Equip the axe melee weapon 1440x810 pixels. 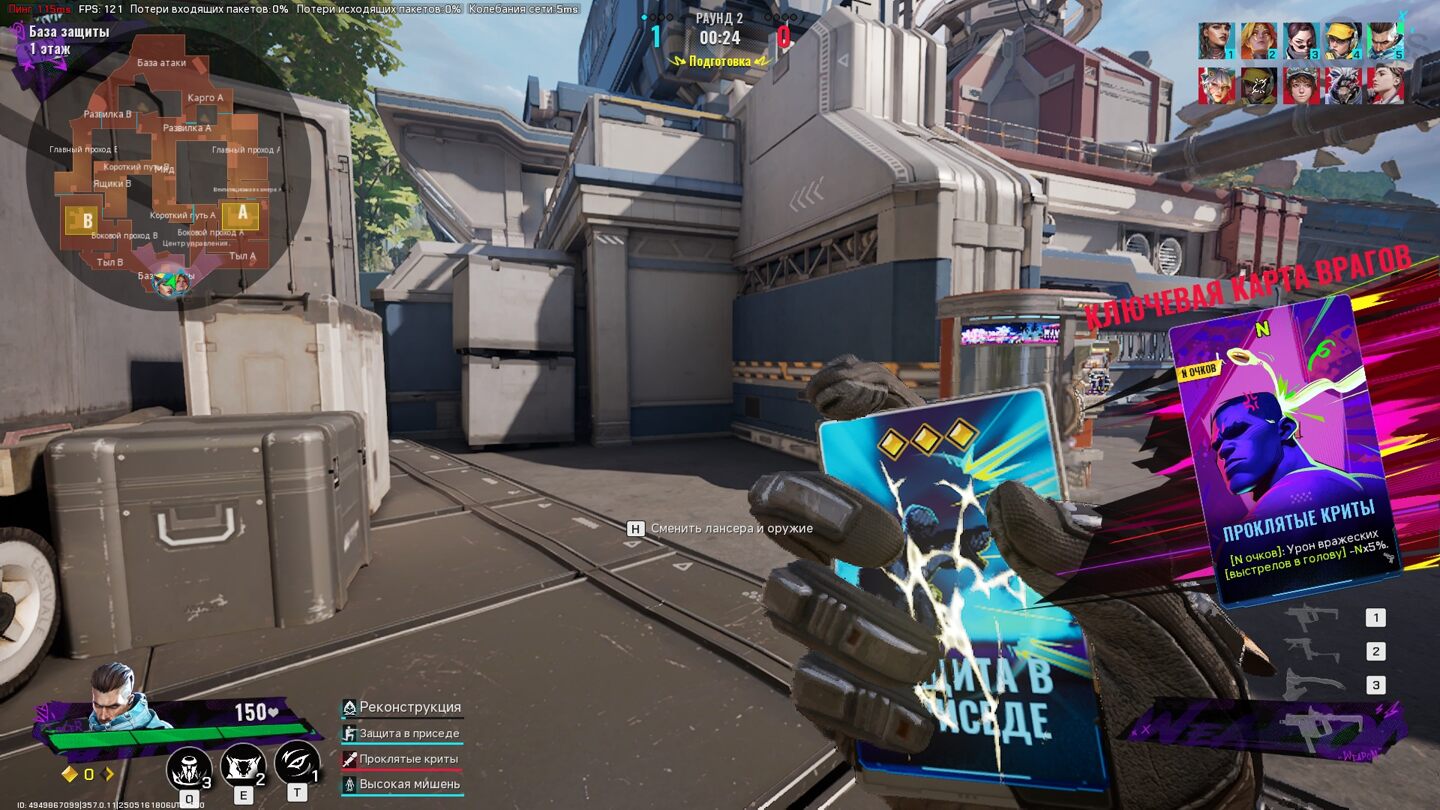click(x=1312, y=685)
